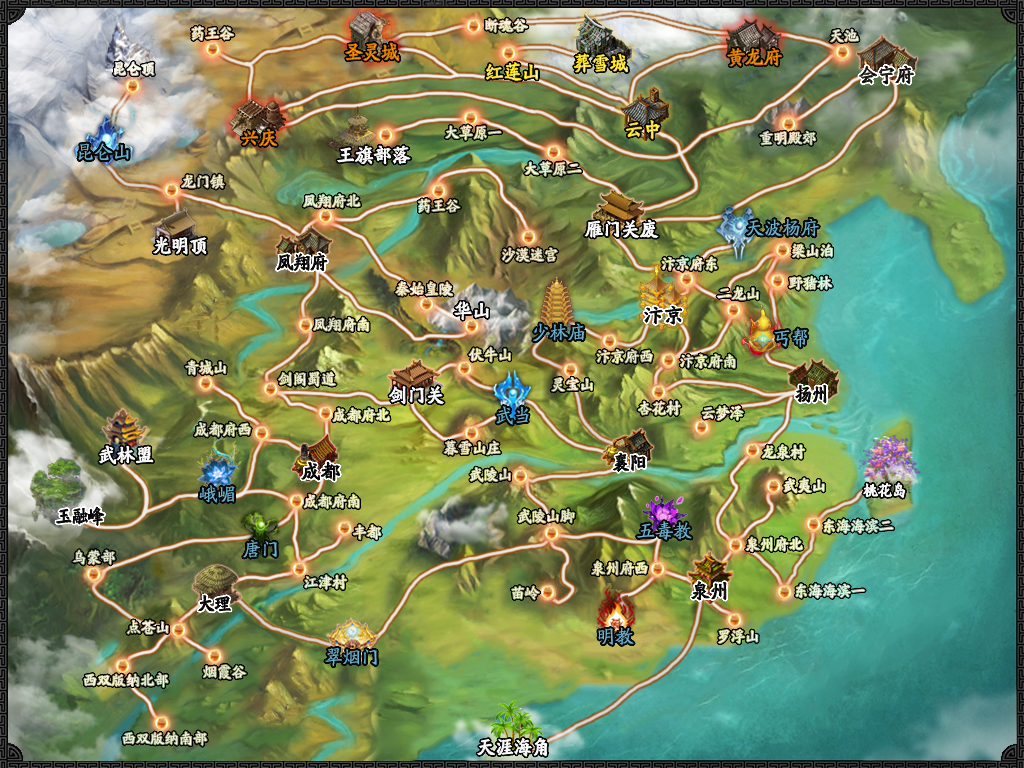Choose the 峨眉 lotus marker
Viewport: 1024px width, 768px height.
tap(216, 469)
